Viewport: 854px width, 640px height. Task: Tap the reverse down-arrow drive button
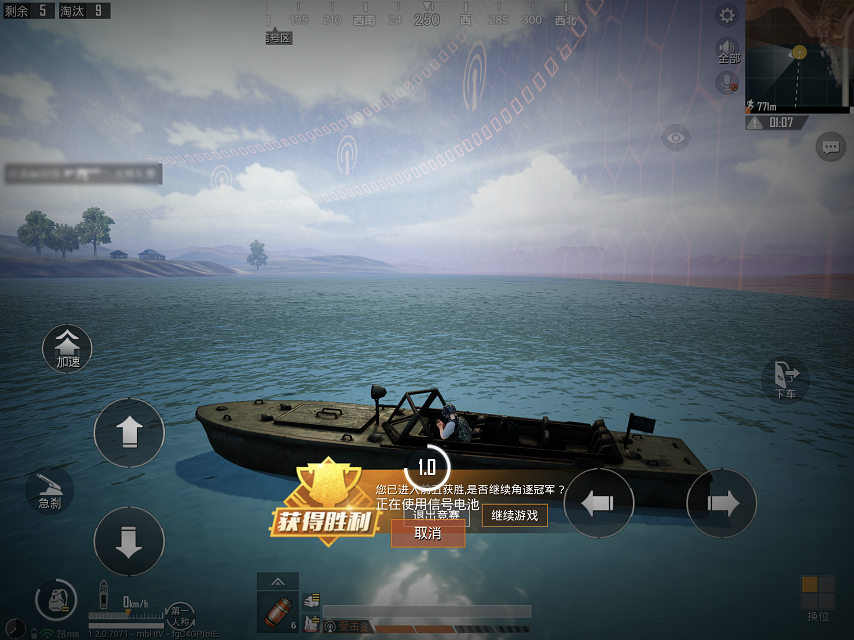[x=128, y=541]
